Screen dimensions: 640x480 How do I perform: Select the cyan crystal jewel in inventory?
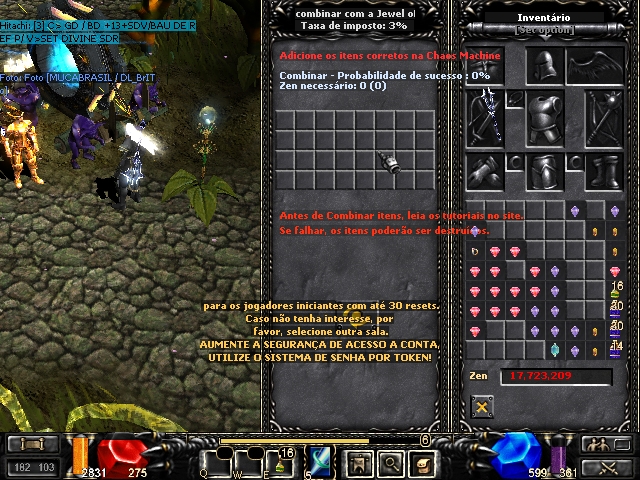555,350
